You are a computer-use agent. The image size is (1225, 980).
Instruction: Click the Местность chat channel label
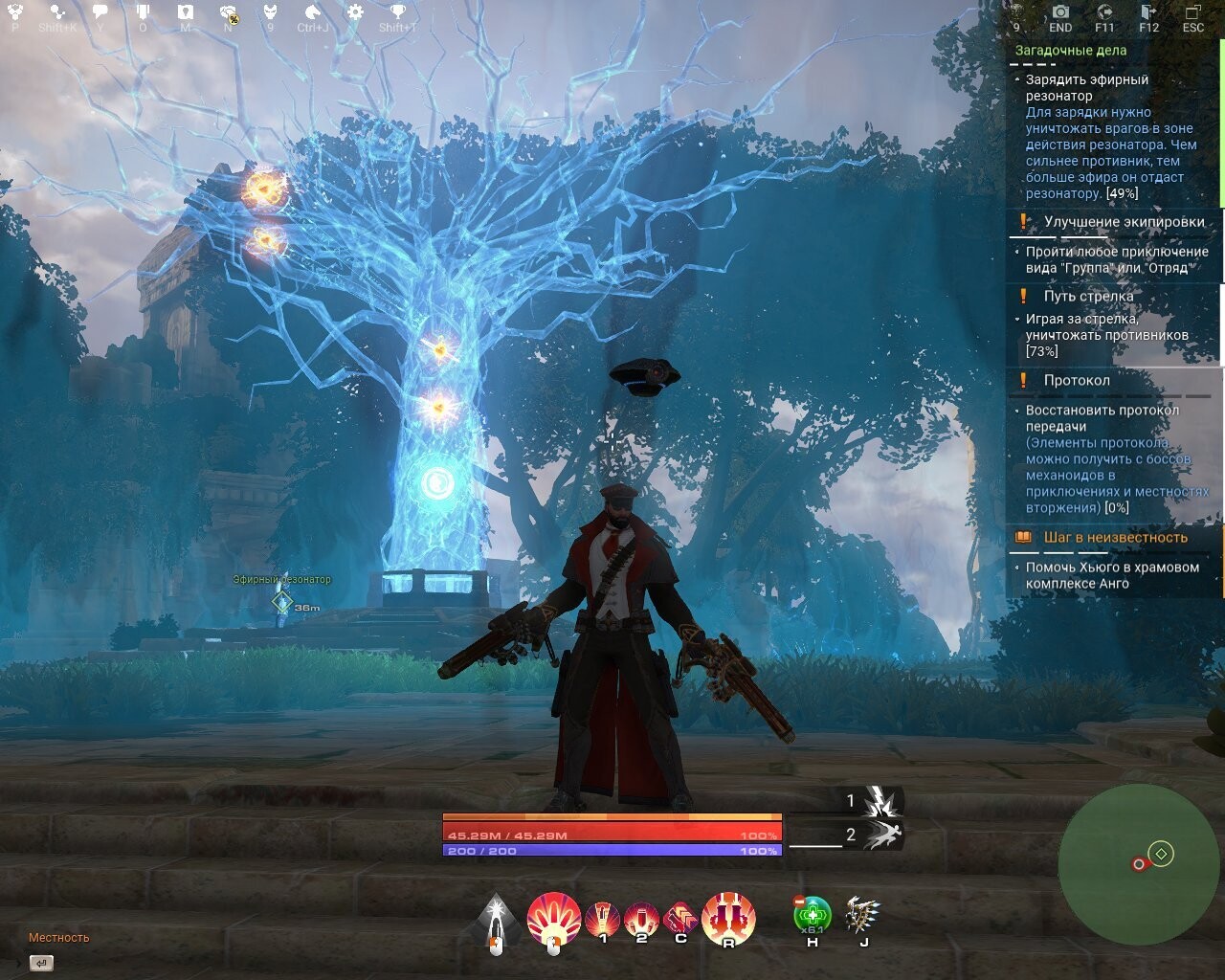[57, 938]
